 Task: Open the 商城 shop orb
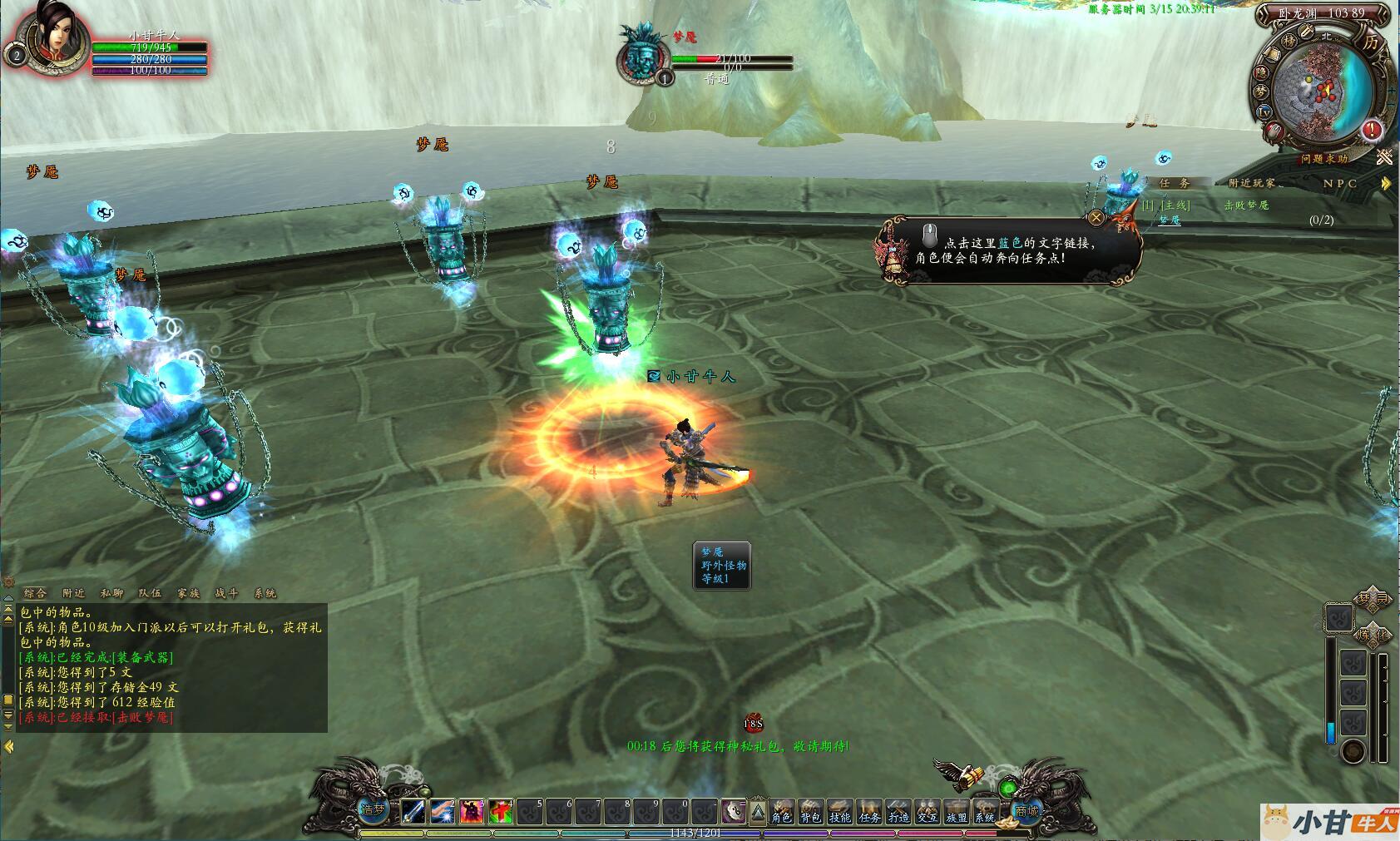[1027, 809]
